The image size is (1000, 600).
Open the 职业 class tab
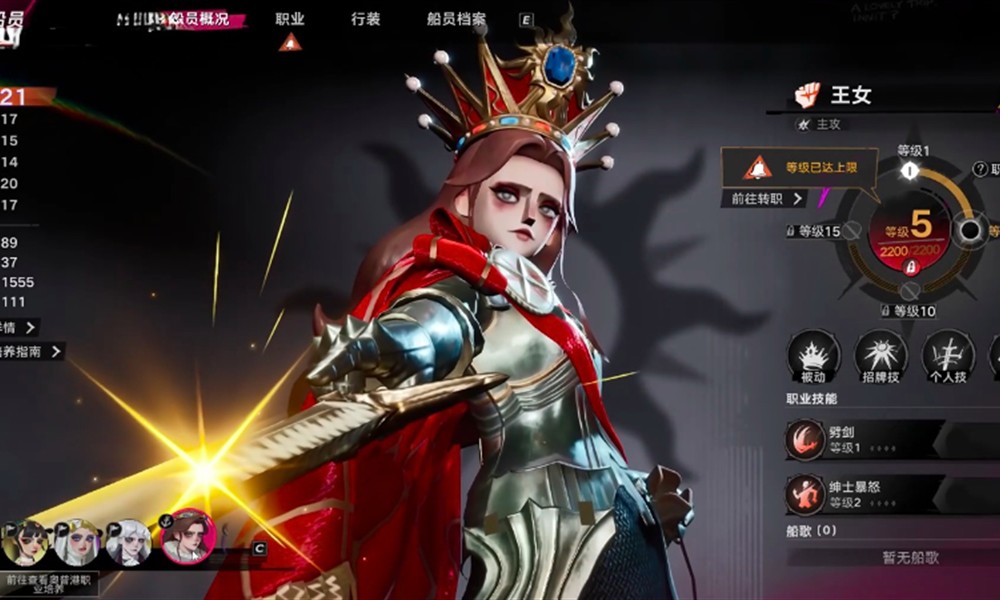(x=290, y=19)
